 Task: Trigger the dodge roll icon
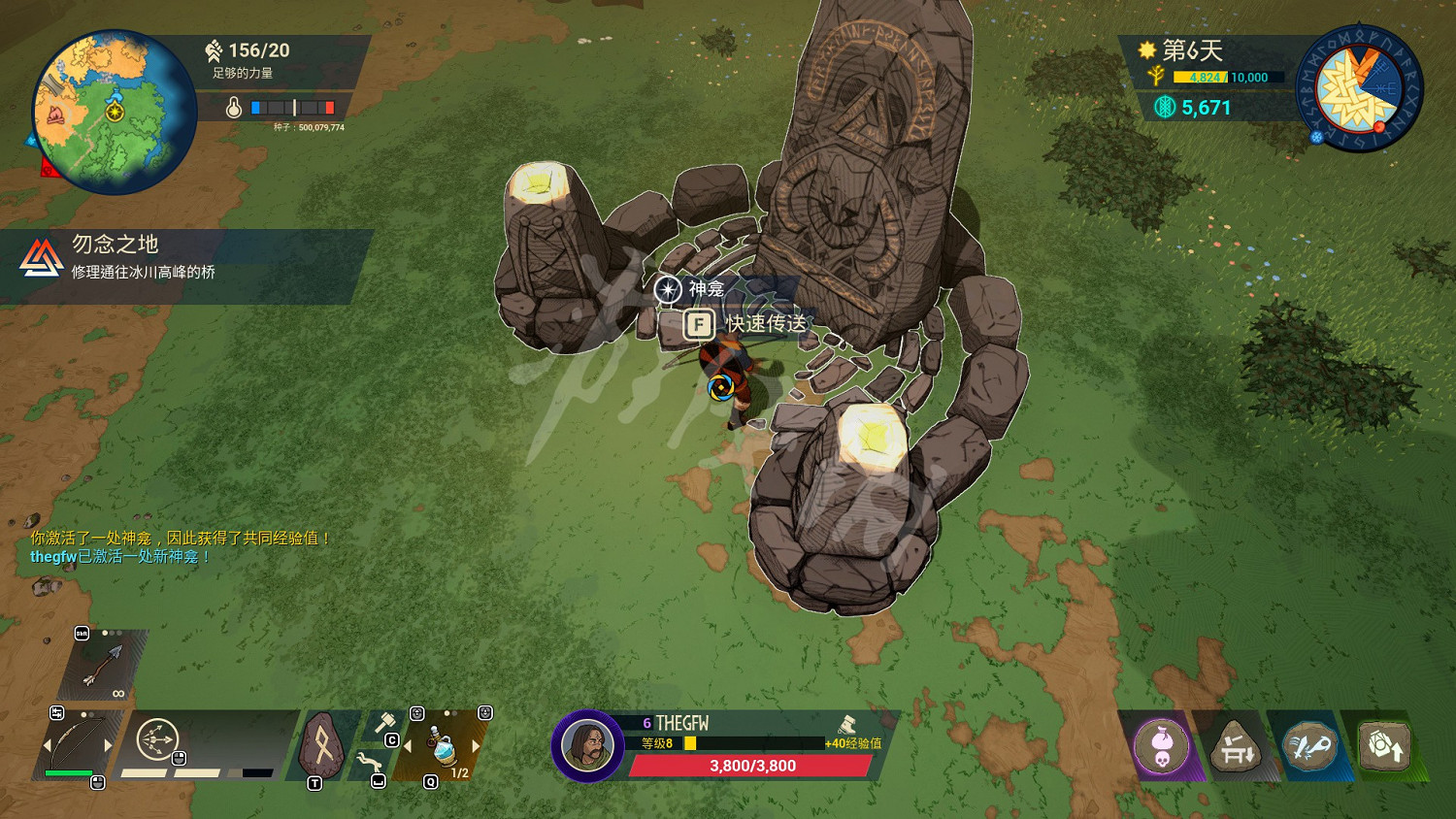pyautogui.click(x=367, y=764)
